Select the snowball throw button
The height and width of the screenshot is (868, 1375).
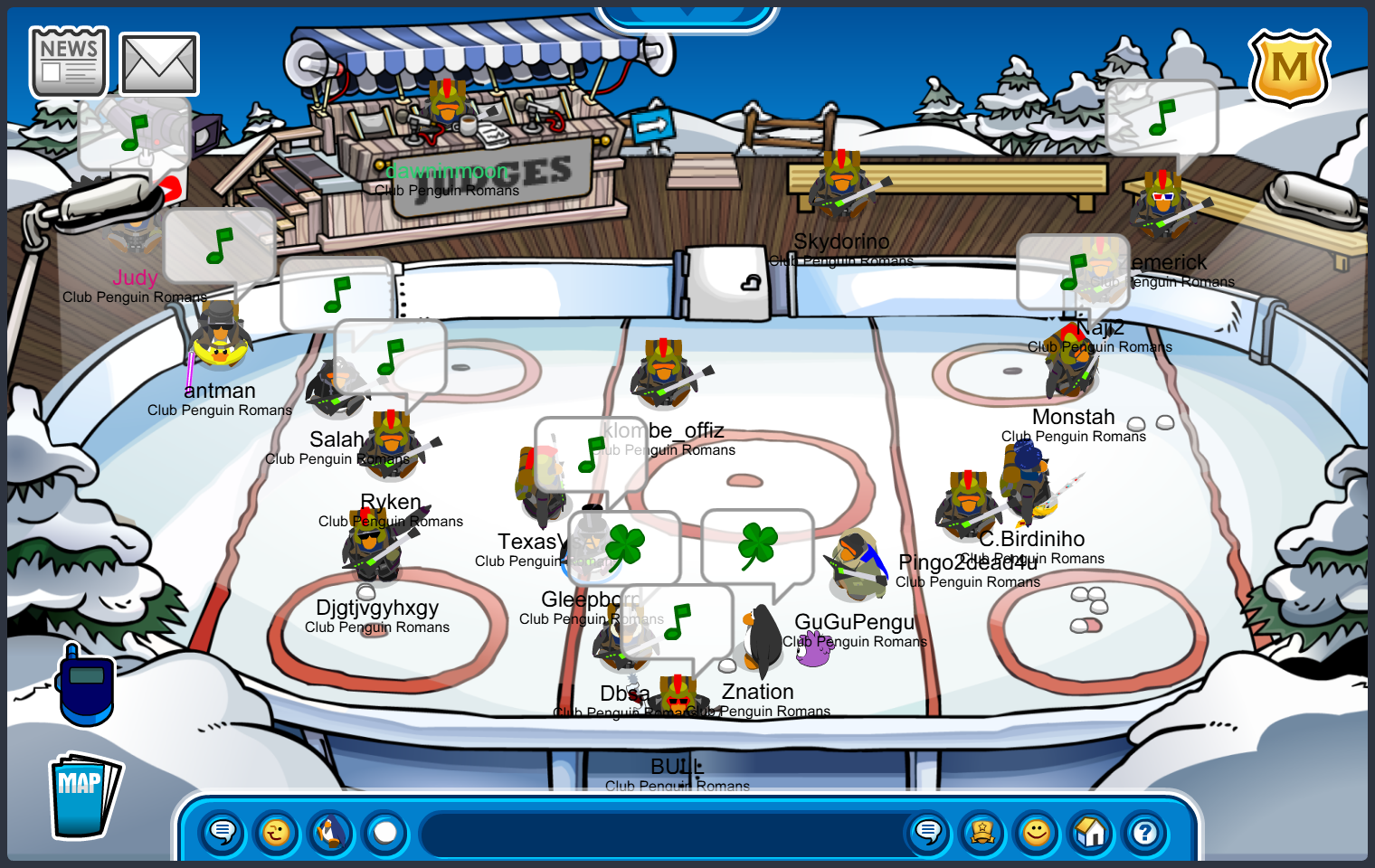(x=385, y=832)
